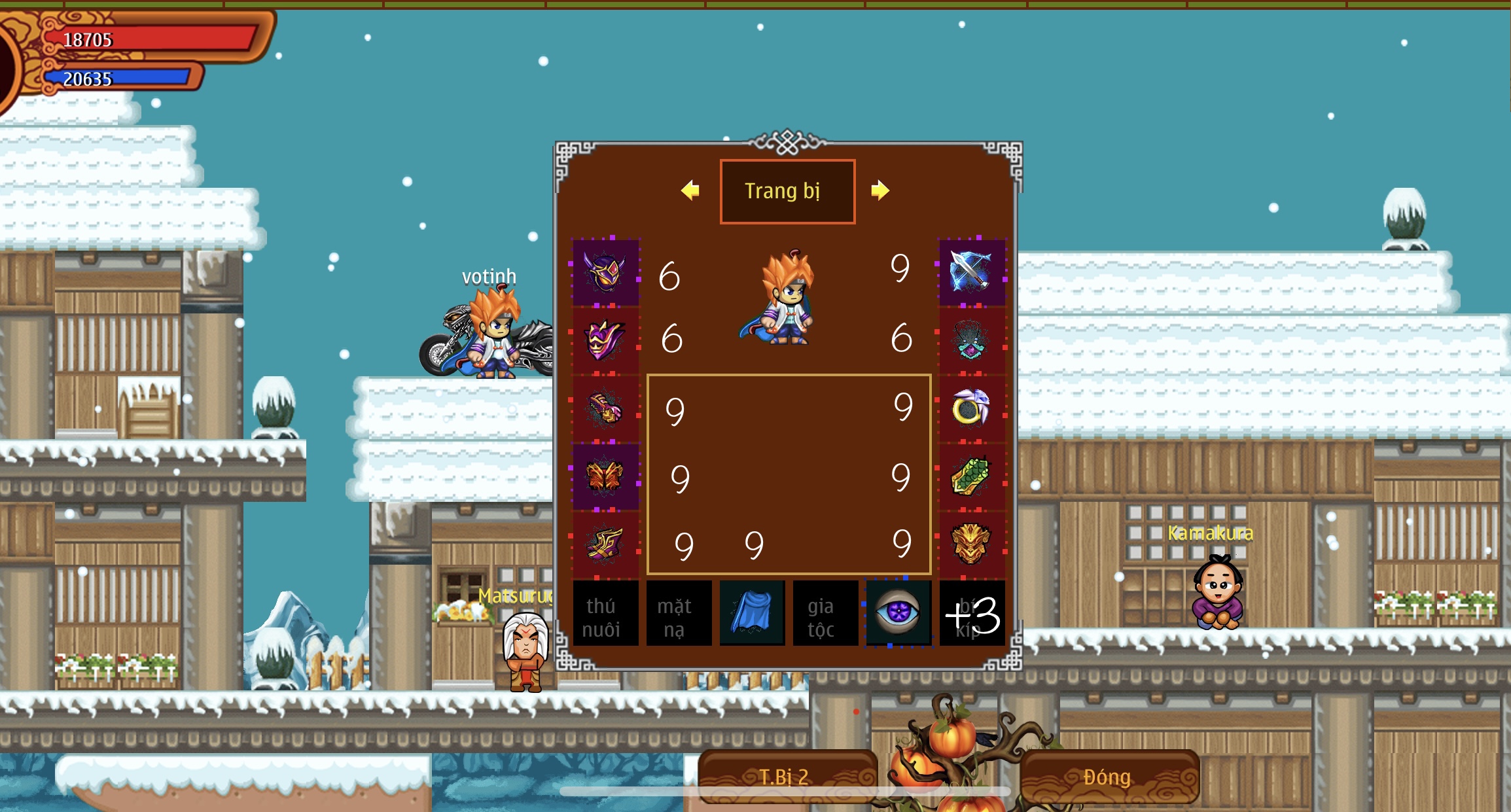The height and width of the screenshot is (812, 1511).
Task: Choose the purple fox mask armor slot
Action: pyautogui.click(x=605, y=340)
